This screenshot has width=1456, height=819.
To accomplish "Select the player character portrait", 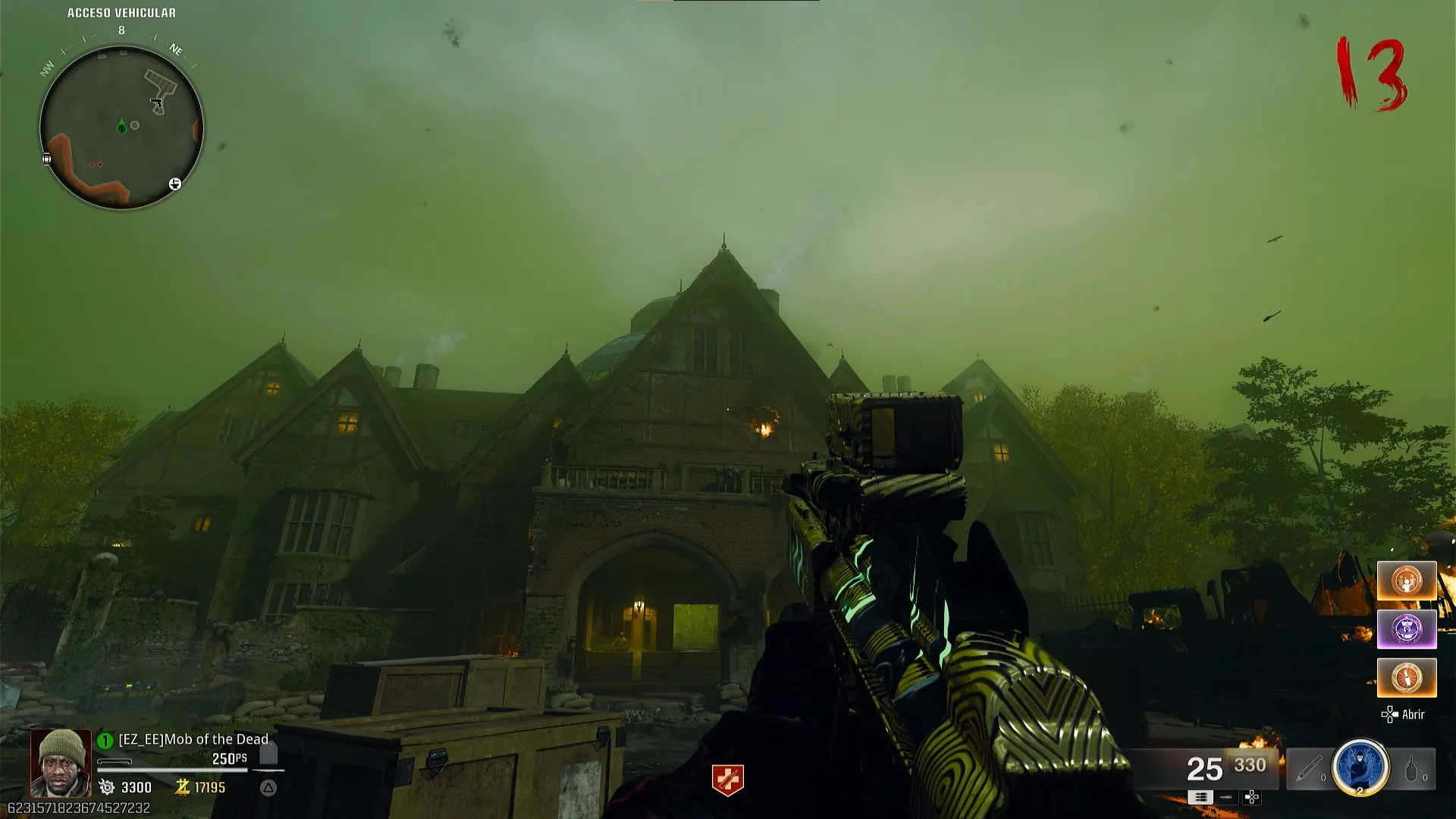I will pyautogui.click(x=61, y=763).
